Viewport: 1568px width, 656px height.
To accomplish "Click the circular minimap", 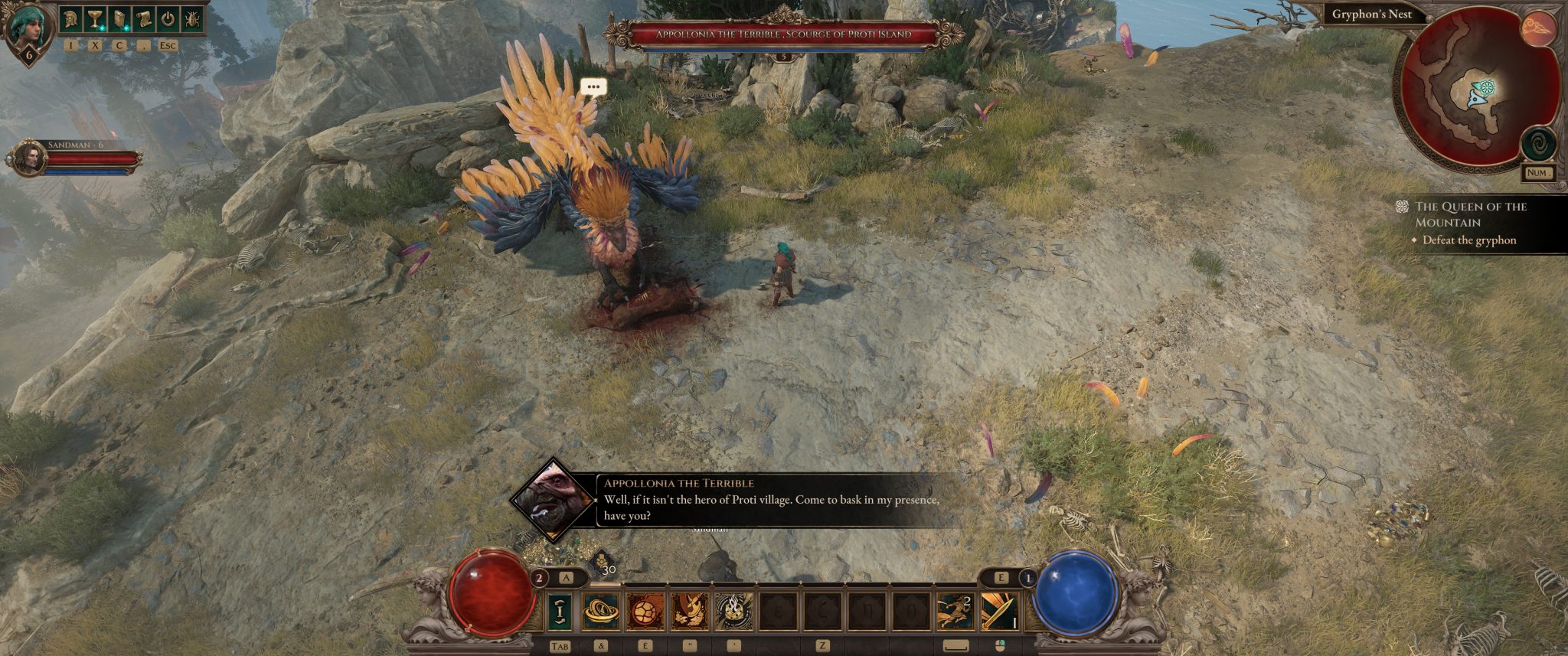I will click(1475, 93).
